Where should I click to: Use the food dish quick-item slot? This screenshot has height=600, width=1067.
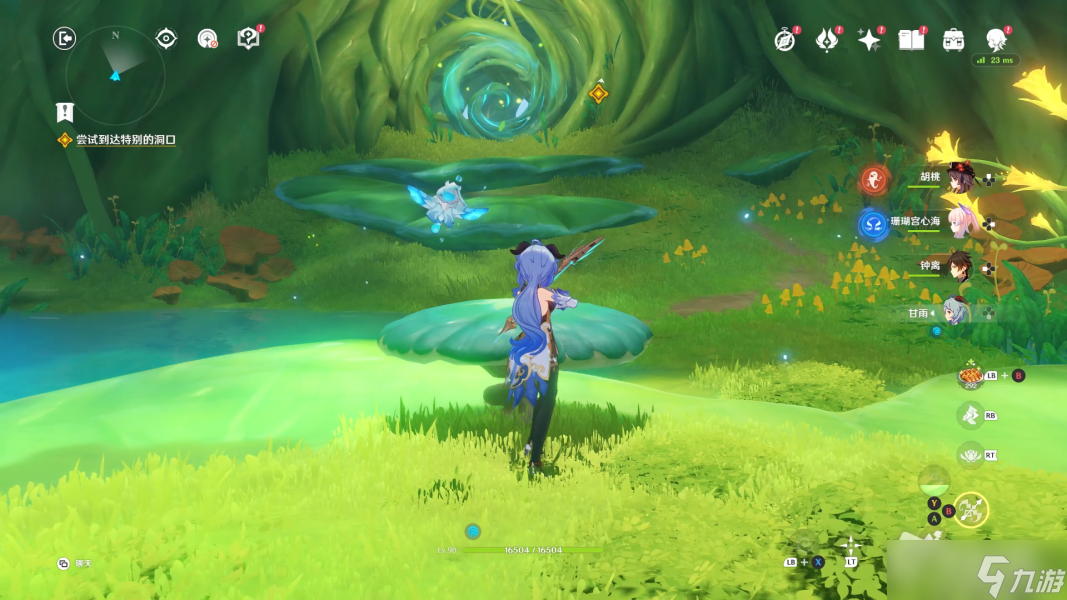pos(970,376)
